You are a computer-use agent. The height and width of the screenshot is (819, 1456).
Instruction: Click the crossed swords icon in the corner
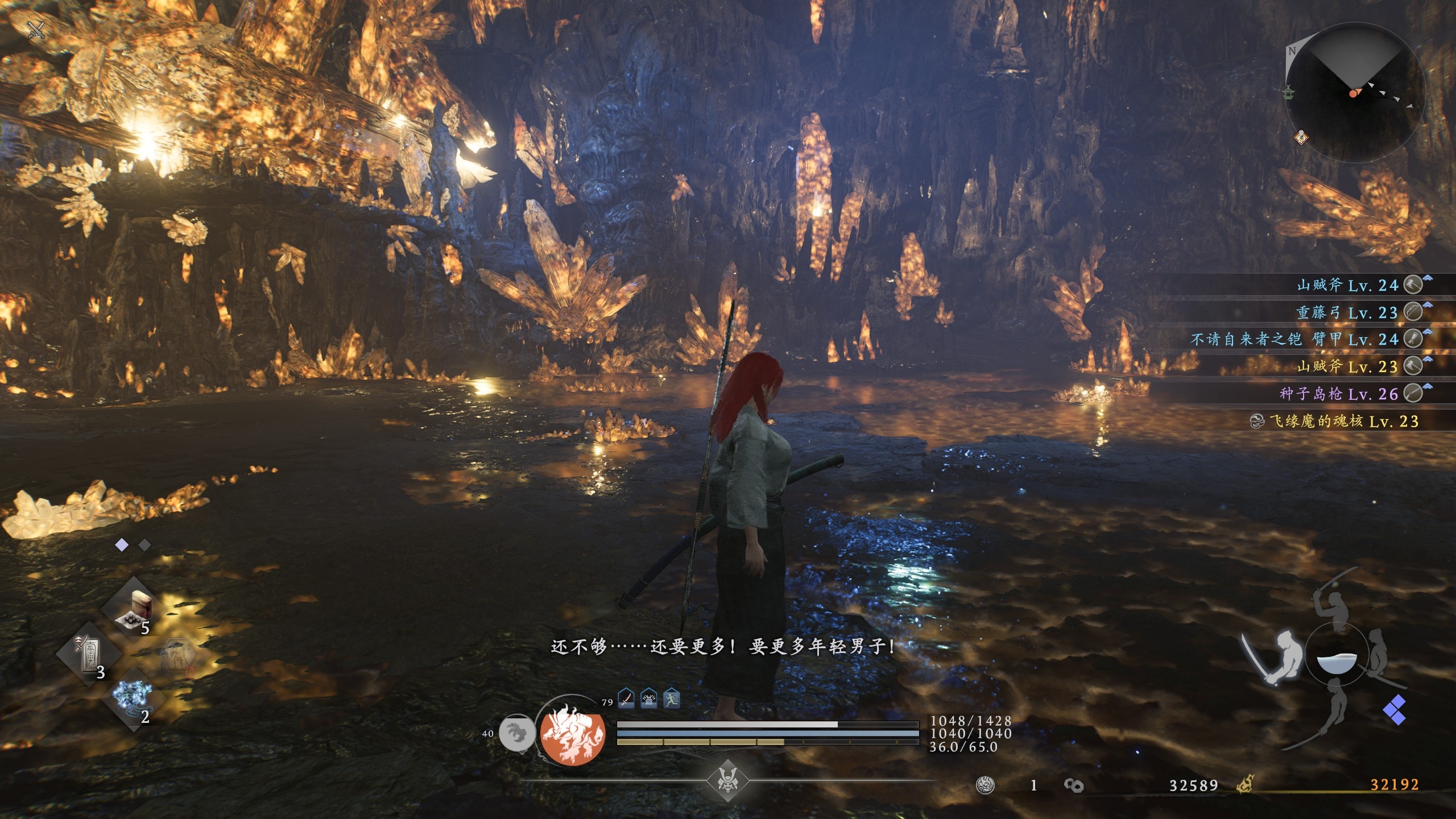pos(36,30)
